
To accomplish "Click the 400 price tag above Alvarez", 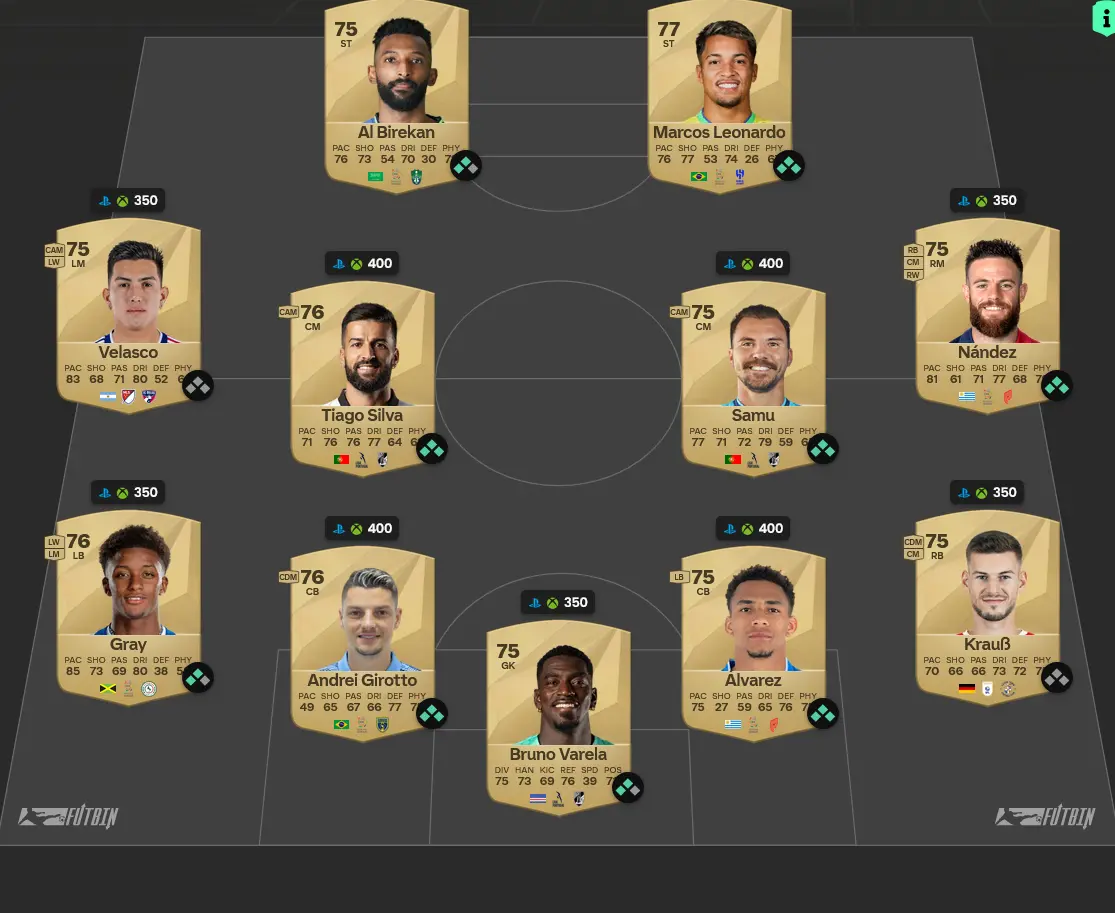I will pyautogui.click(x=753, y=528).
